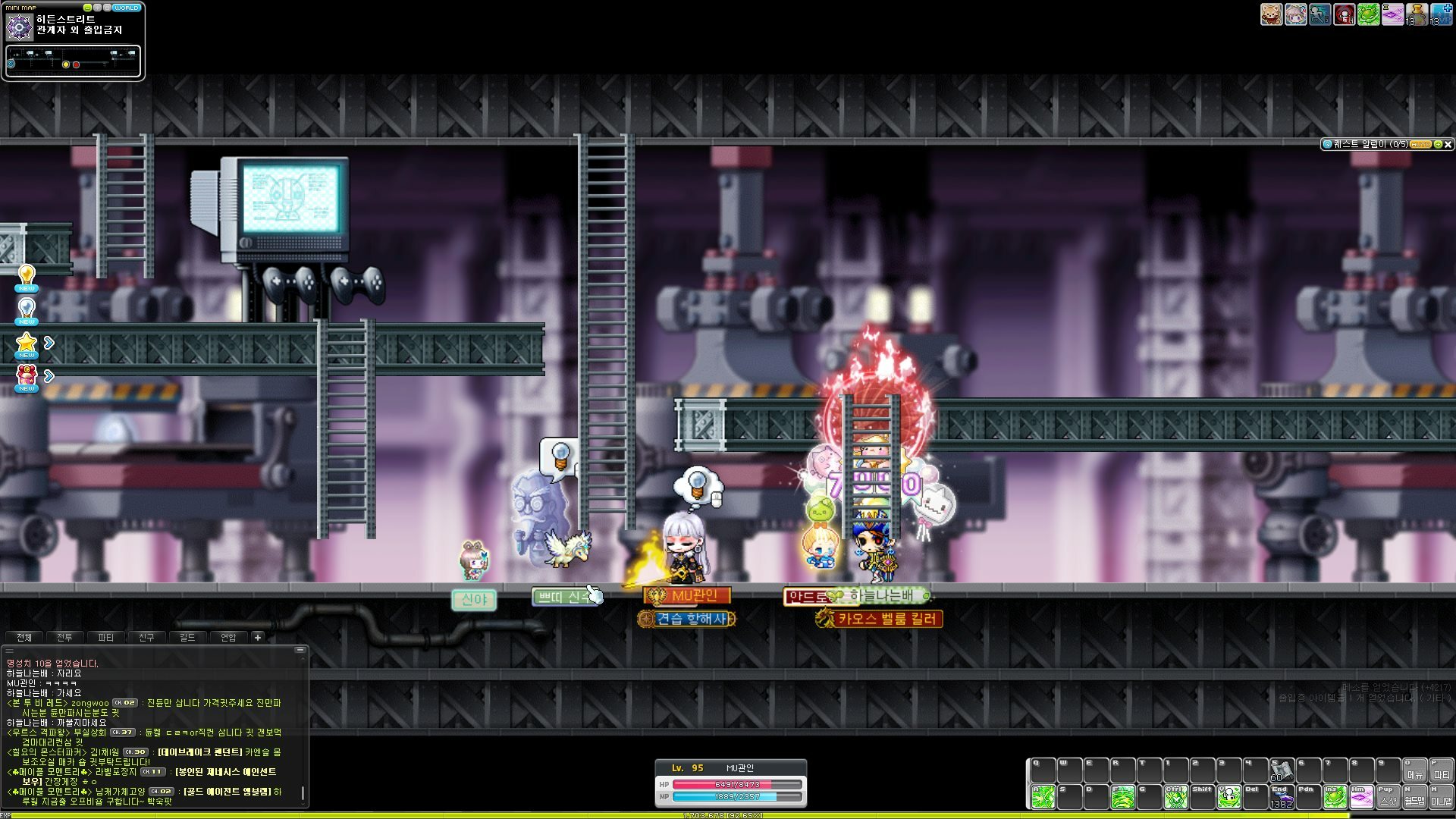Click the WORLD button on the minimap
This screenshot has width=1456, height=819.
coord(126,8)
